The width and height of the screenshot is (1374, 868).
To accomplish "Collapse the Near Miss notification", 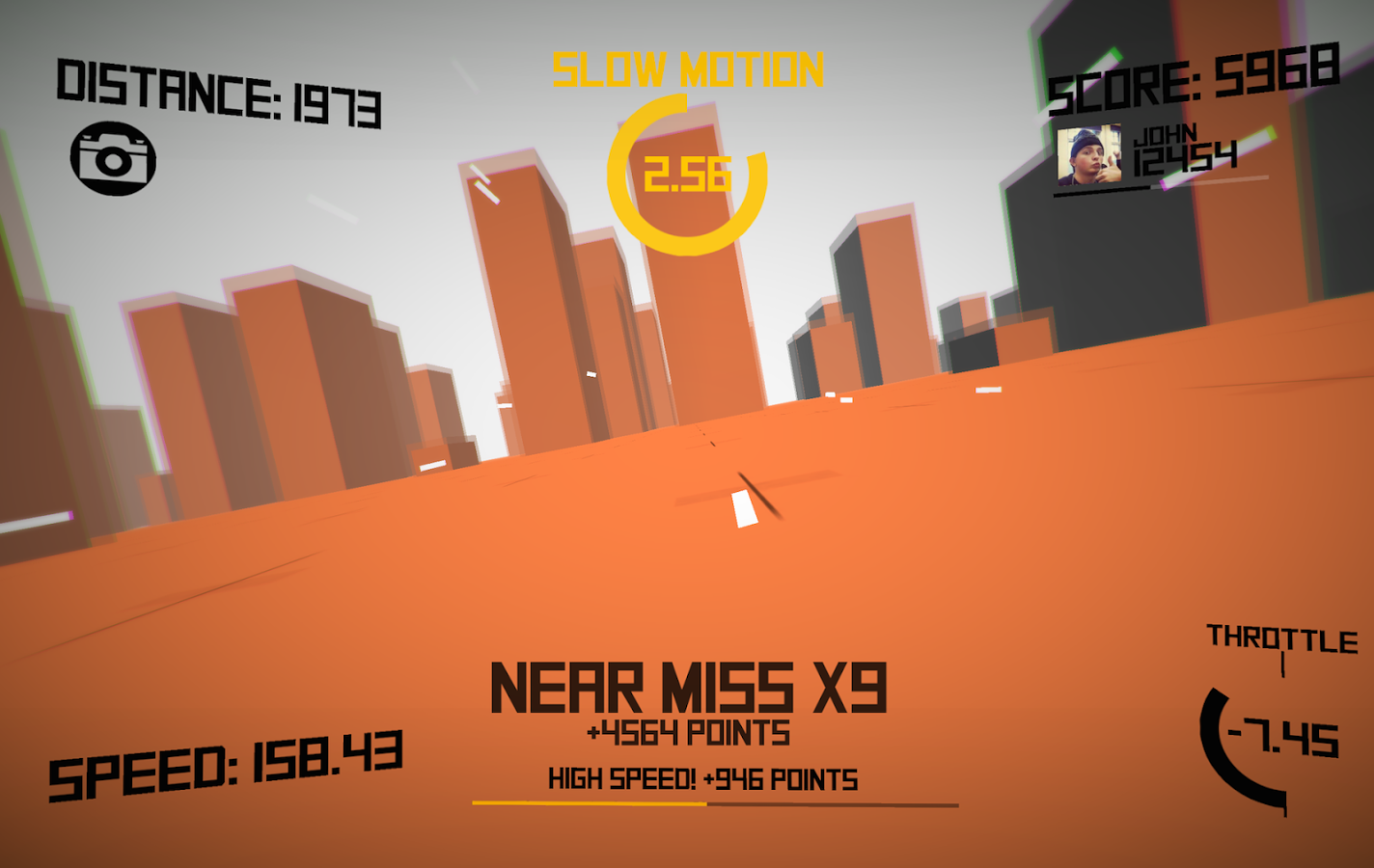I will (688, 685).
